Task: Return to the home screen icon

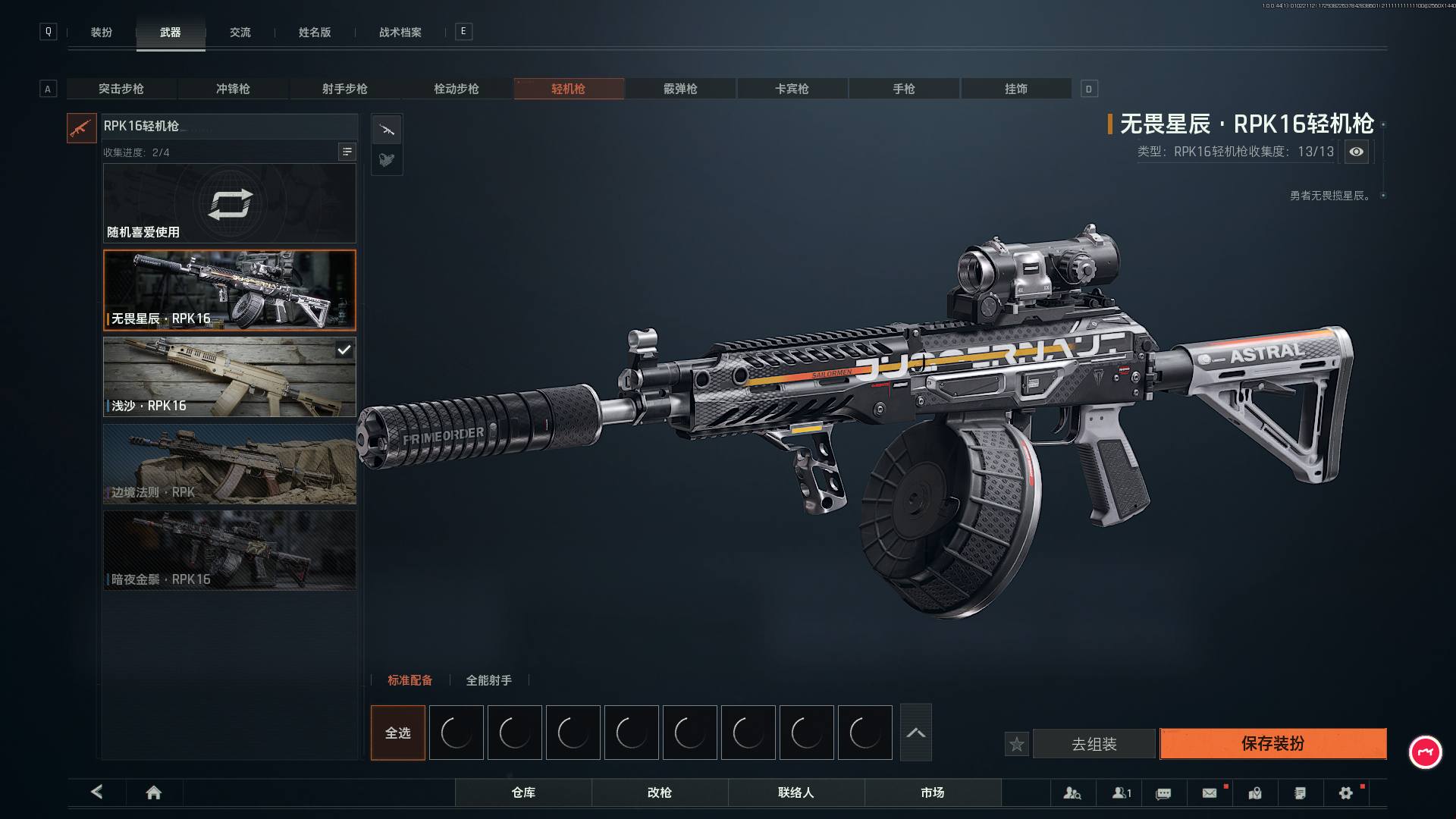Action: tap(154, 792)
